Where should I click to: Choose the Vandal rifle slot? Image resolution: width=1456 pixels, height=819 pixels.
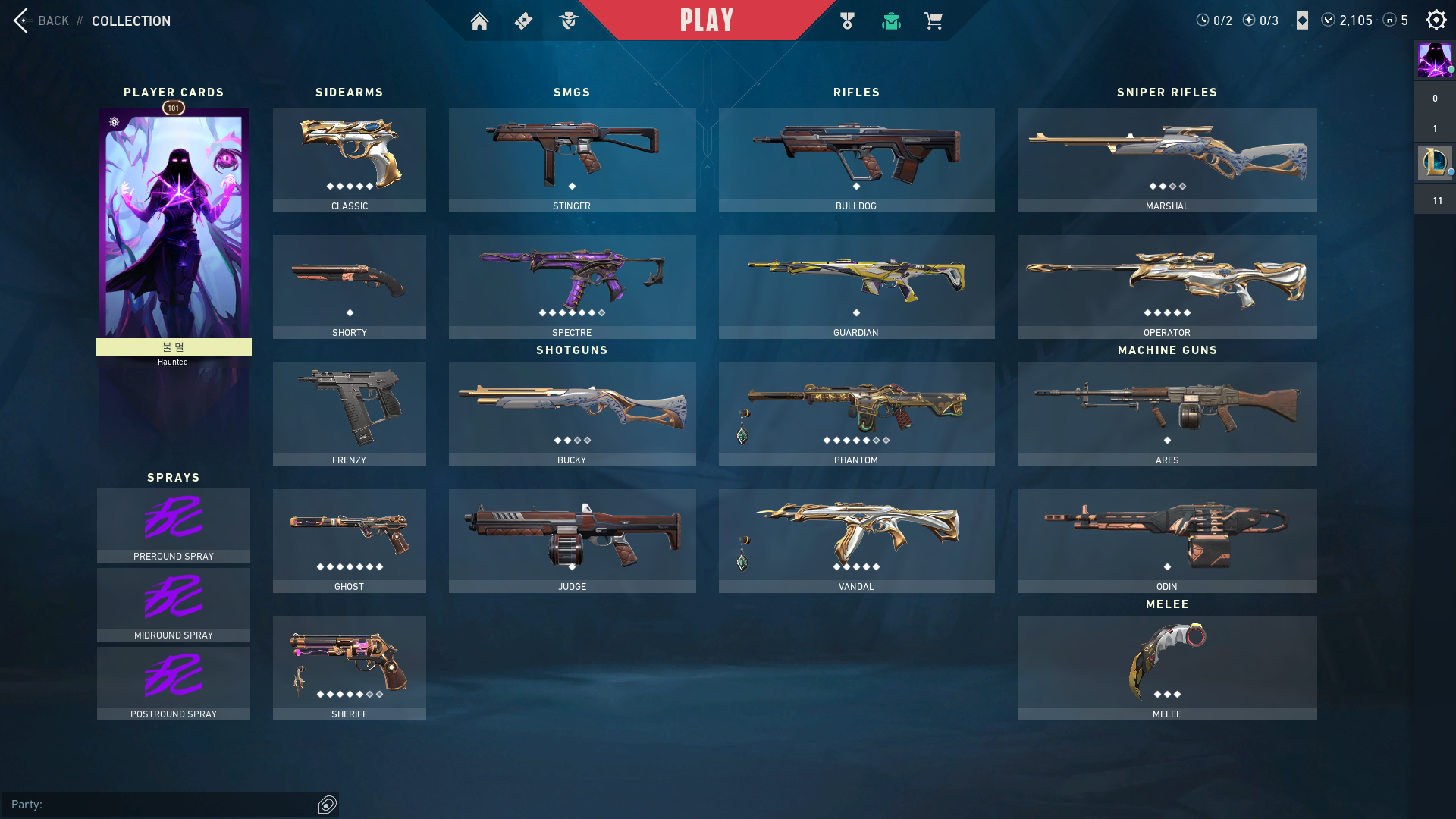pos(856,541)
